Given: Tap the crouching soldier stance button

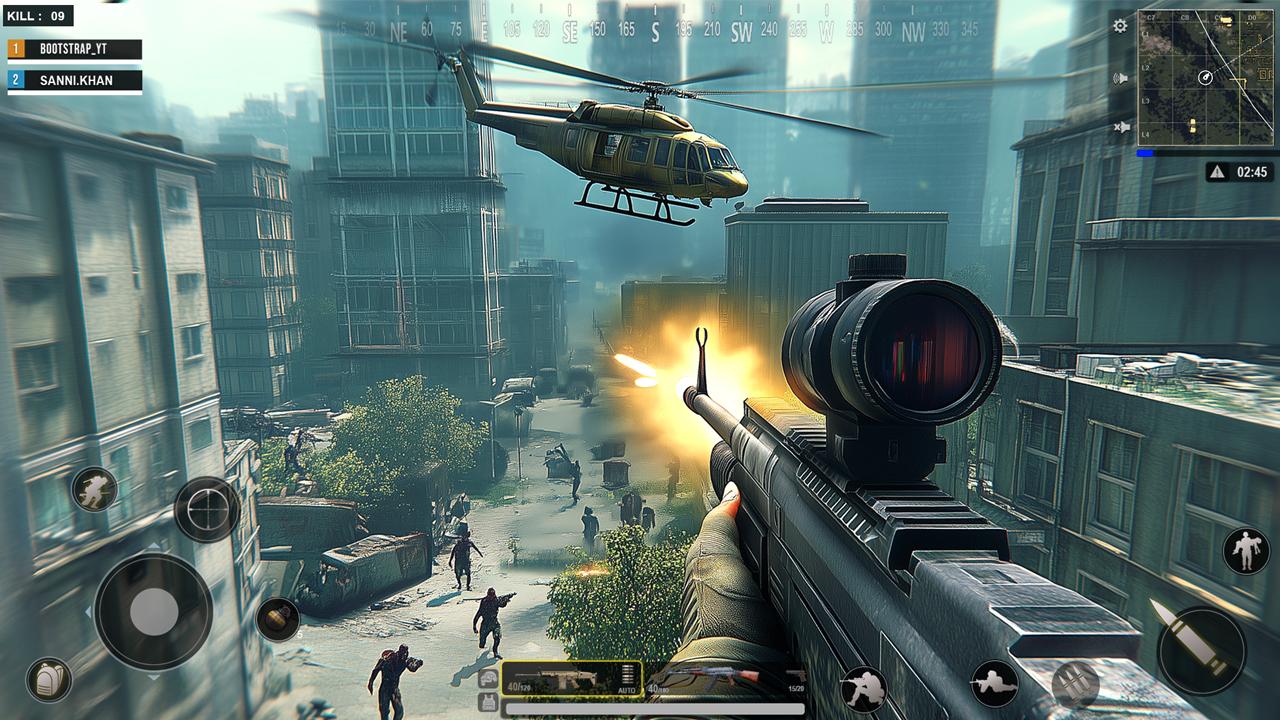Looking at the screenshot, I should tap(863, 688).
